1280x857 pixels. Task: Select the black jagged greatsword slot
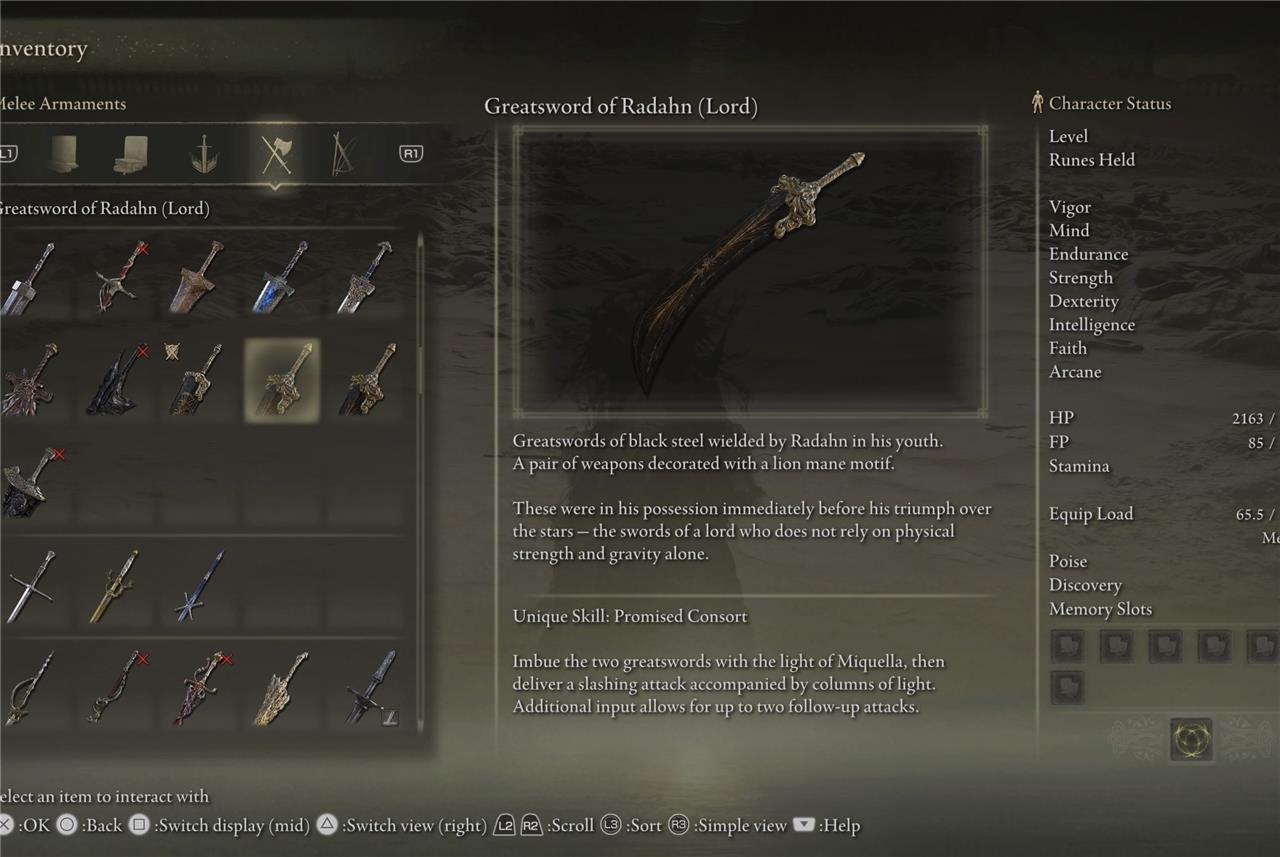pos(117,379)
